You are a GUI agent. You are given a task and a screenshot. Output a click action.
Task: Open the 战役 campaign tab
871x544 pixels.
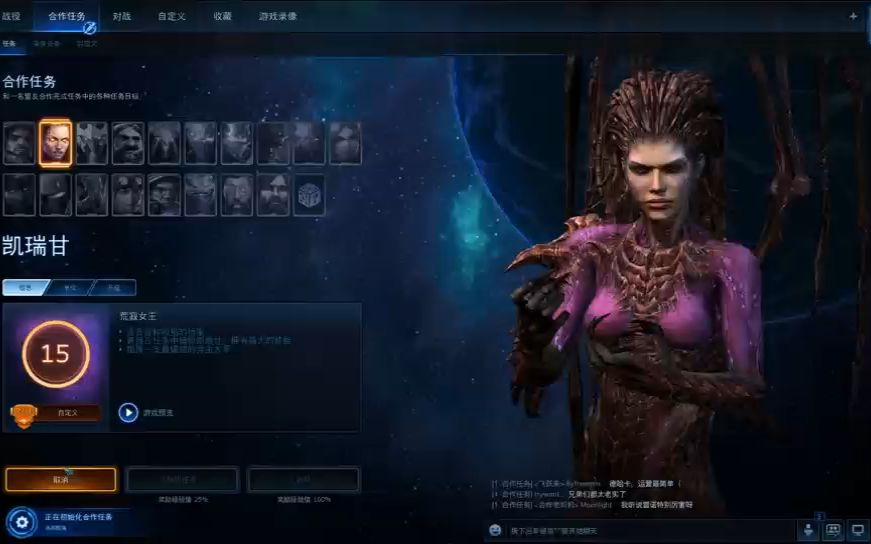click(11, 16)
